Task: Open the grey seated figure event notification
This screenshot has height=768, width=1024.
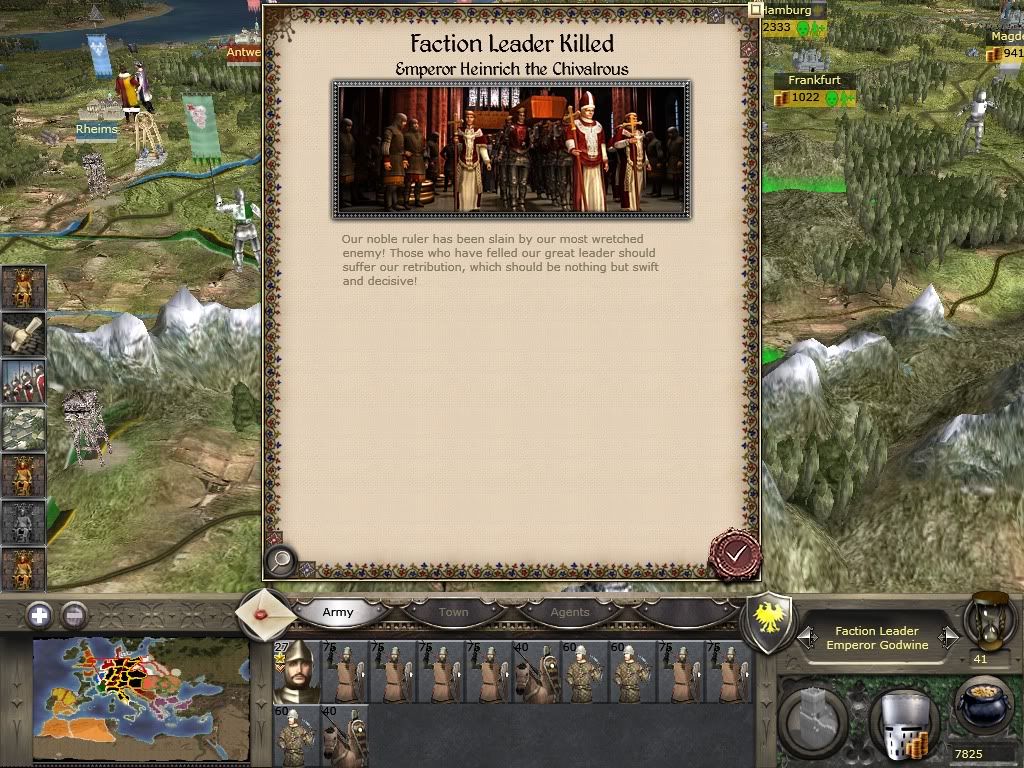Action: click(23, 522)
